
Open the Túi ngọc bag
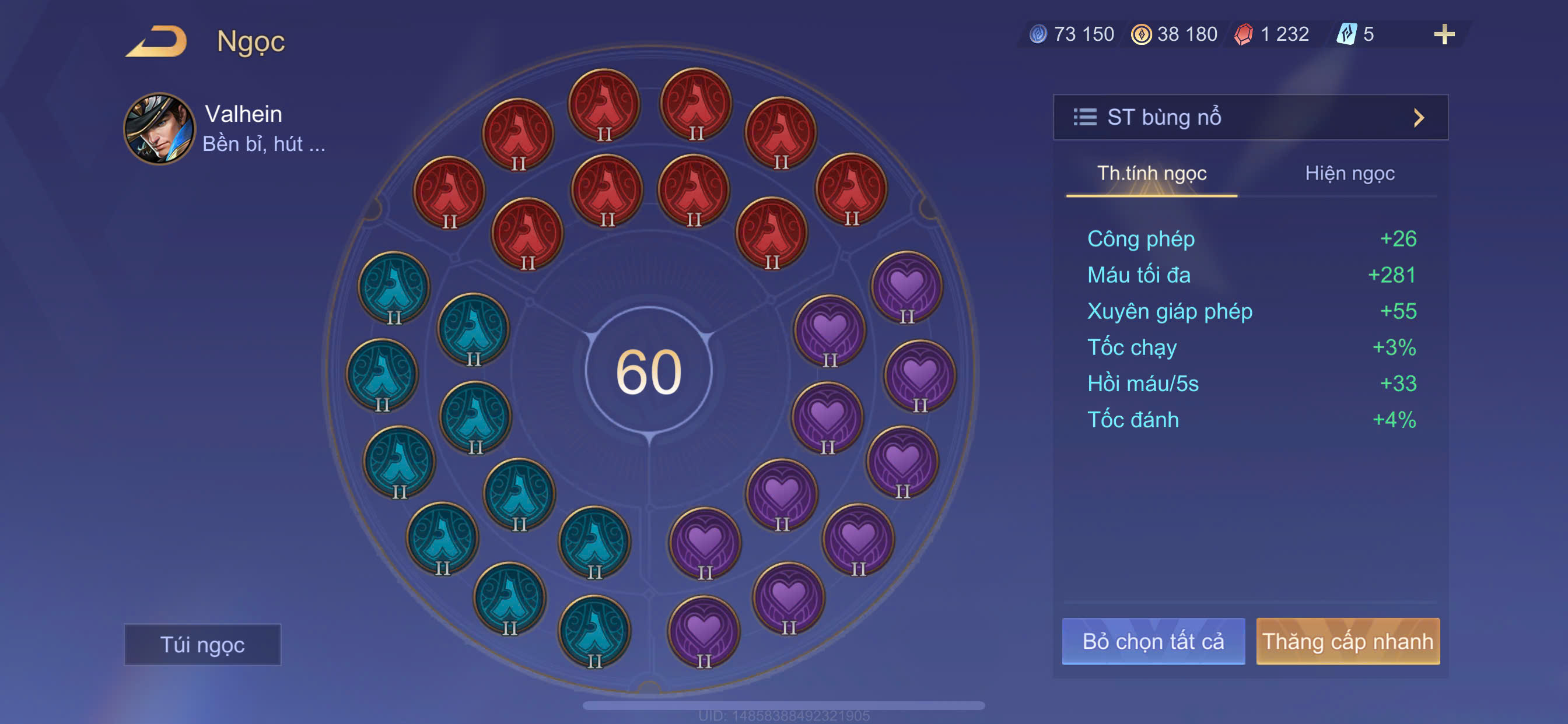[x=202, y=644]
